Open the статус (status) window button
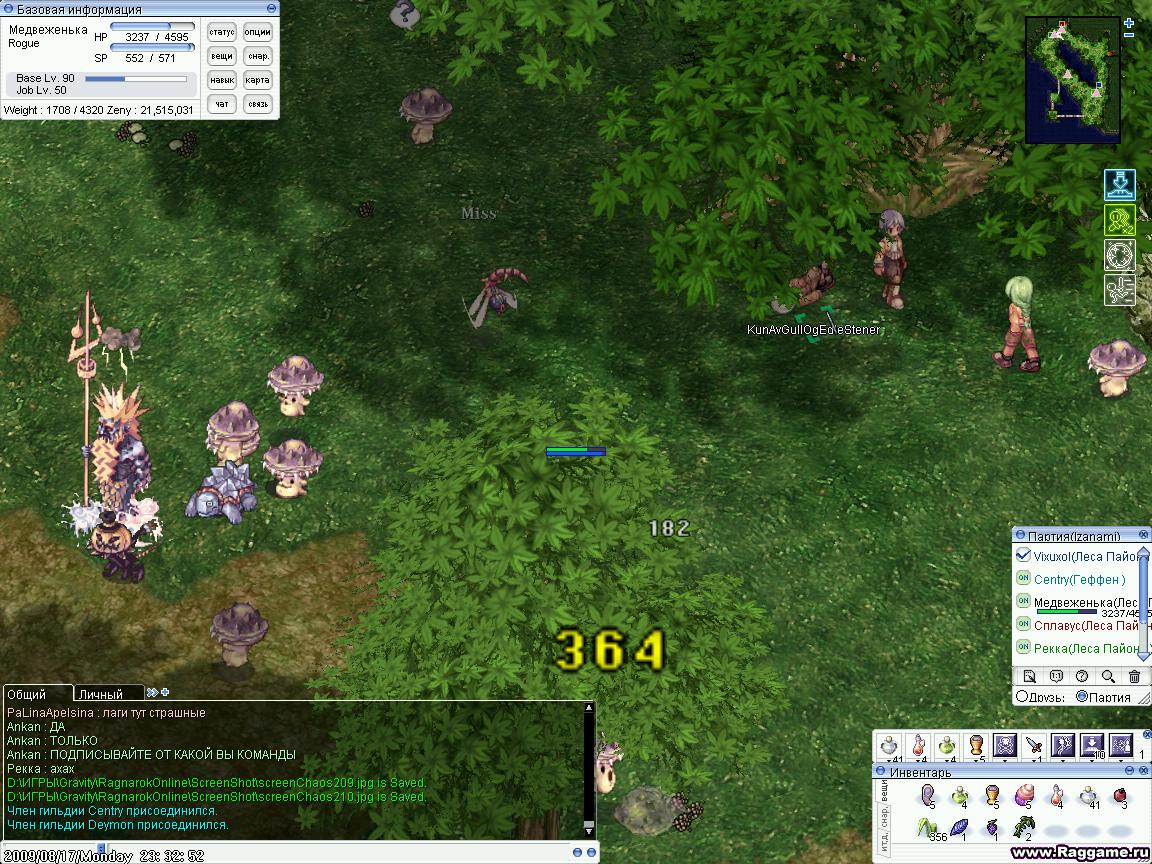The height and width of the screenshot is (864, 1152). (x=222, y=33)
